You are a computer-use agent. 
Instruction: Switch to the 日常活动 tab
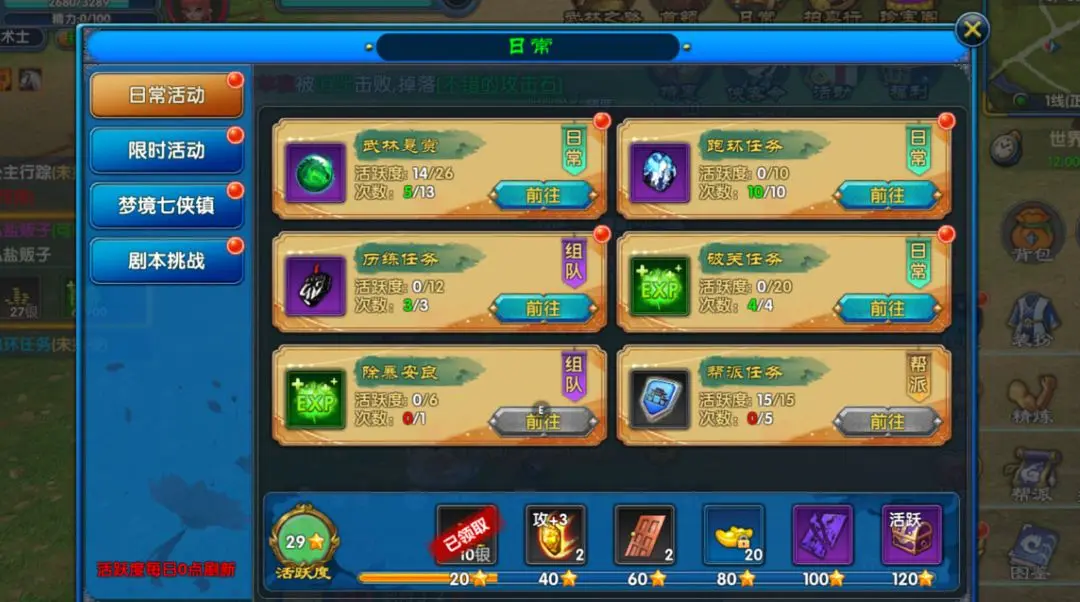167,95
